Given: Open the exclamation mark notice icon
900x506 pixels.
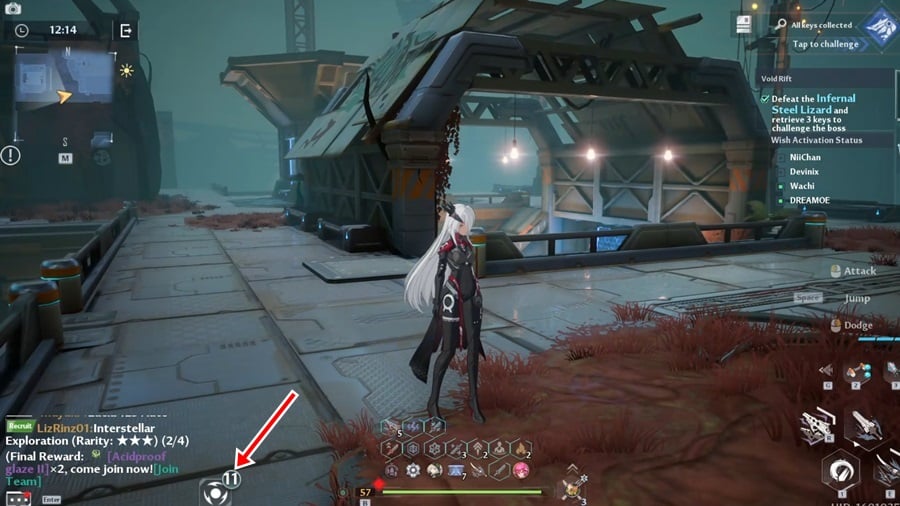Looking at the screenshot, I should click(10, 155).
